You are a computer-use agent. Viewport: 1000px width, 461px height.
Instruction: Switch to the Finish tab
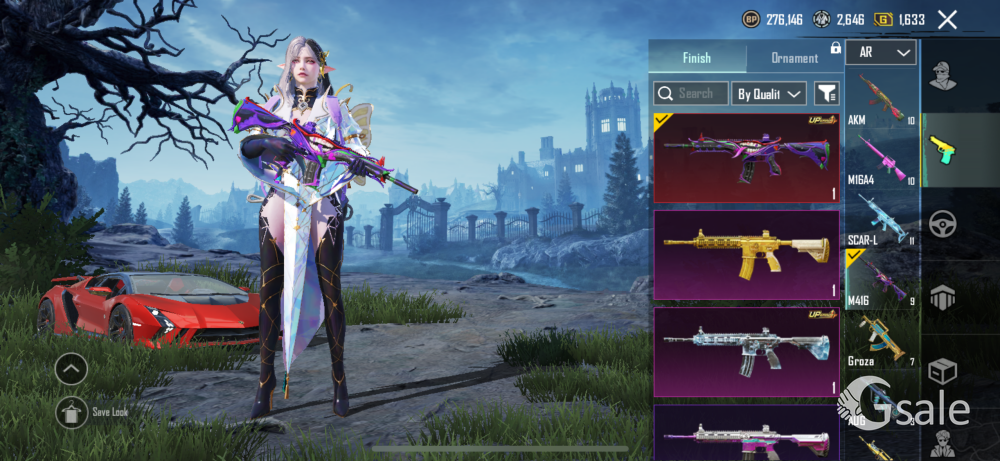(697, 58)
